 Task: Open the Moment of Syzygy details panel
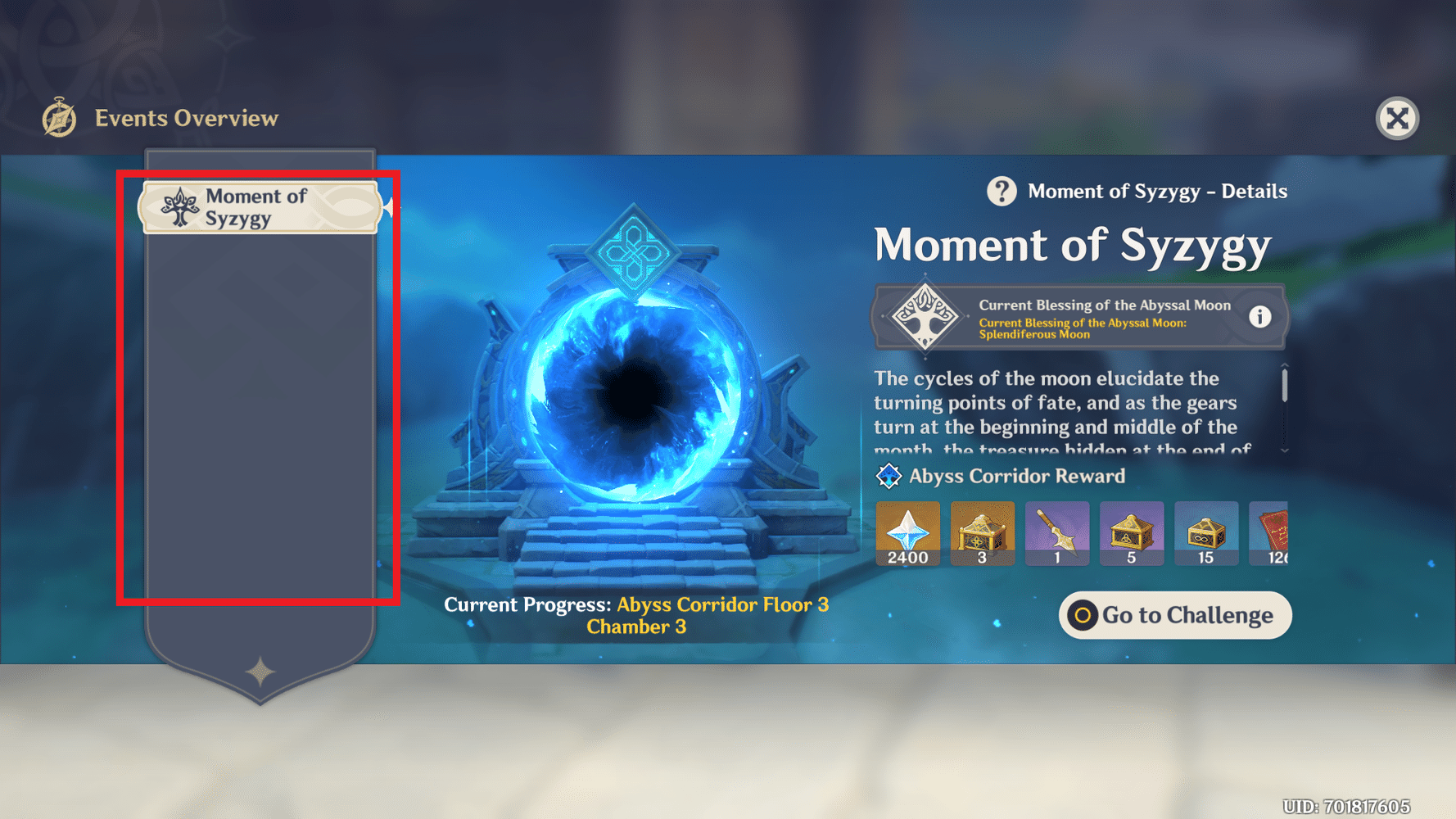pyautogui.click(x=1073, y=245)
